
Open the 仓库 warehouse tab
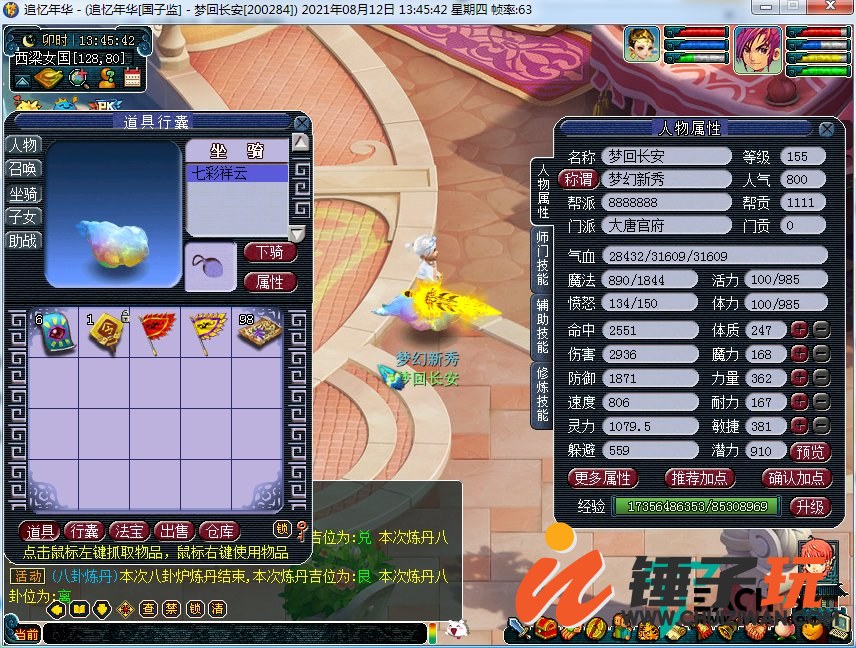(x=218, y=530)
